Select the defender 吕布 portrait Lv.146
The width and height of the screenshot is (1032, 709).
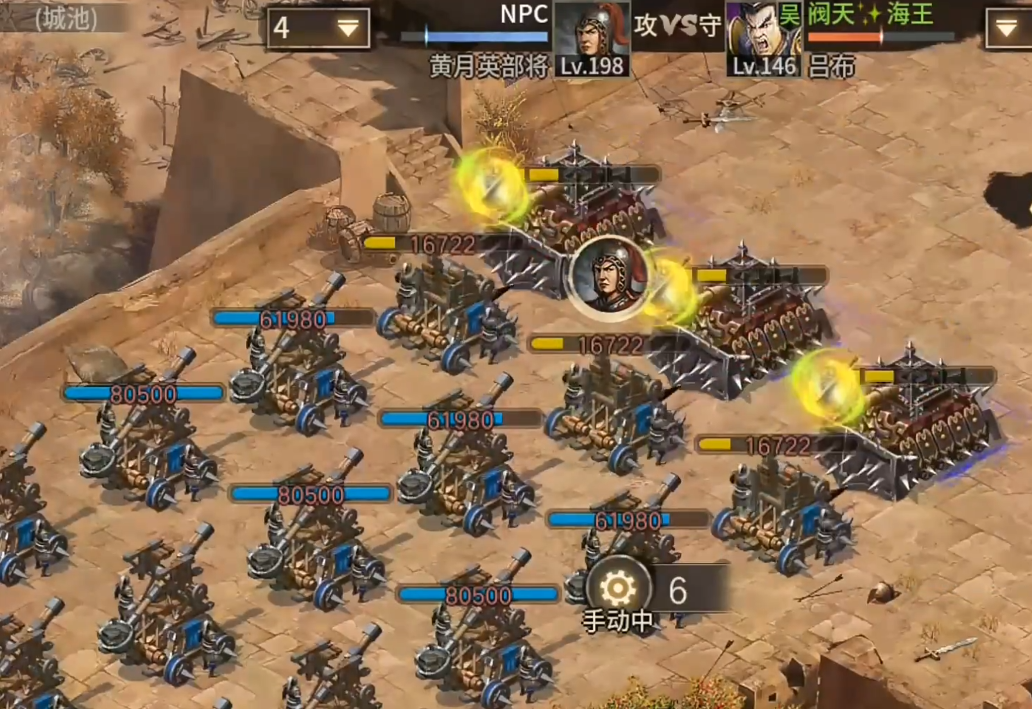pos(765,39)
